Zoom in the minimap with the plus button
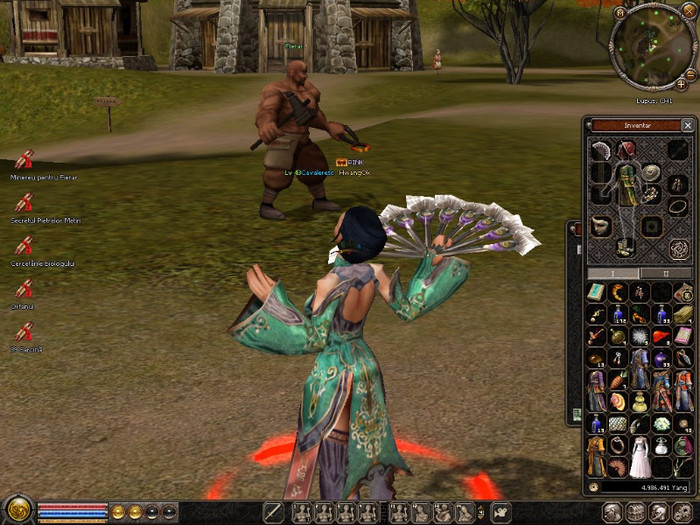 681,84
